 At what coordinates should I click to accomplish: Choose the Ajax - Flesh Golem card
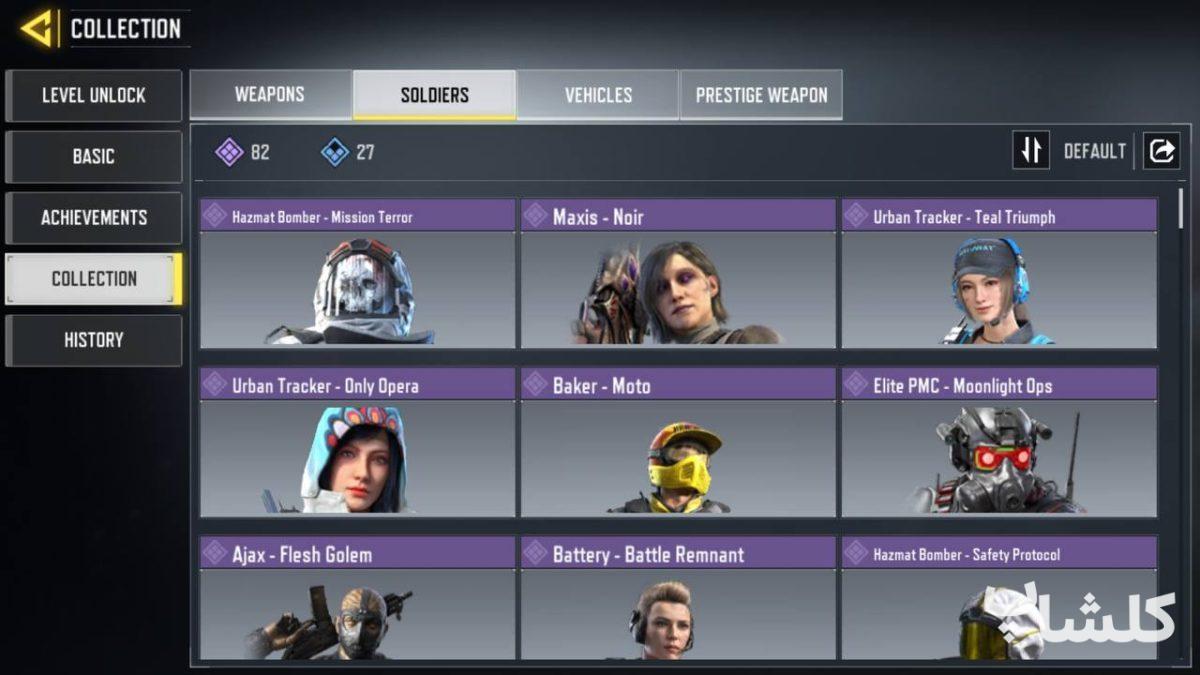click(x=357, y=600)
